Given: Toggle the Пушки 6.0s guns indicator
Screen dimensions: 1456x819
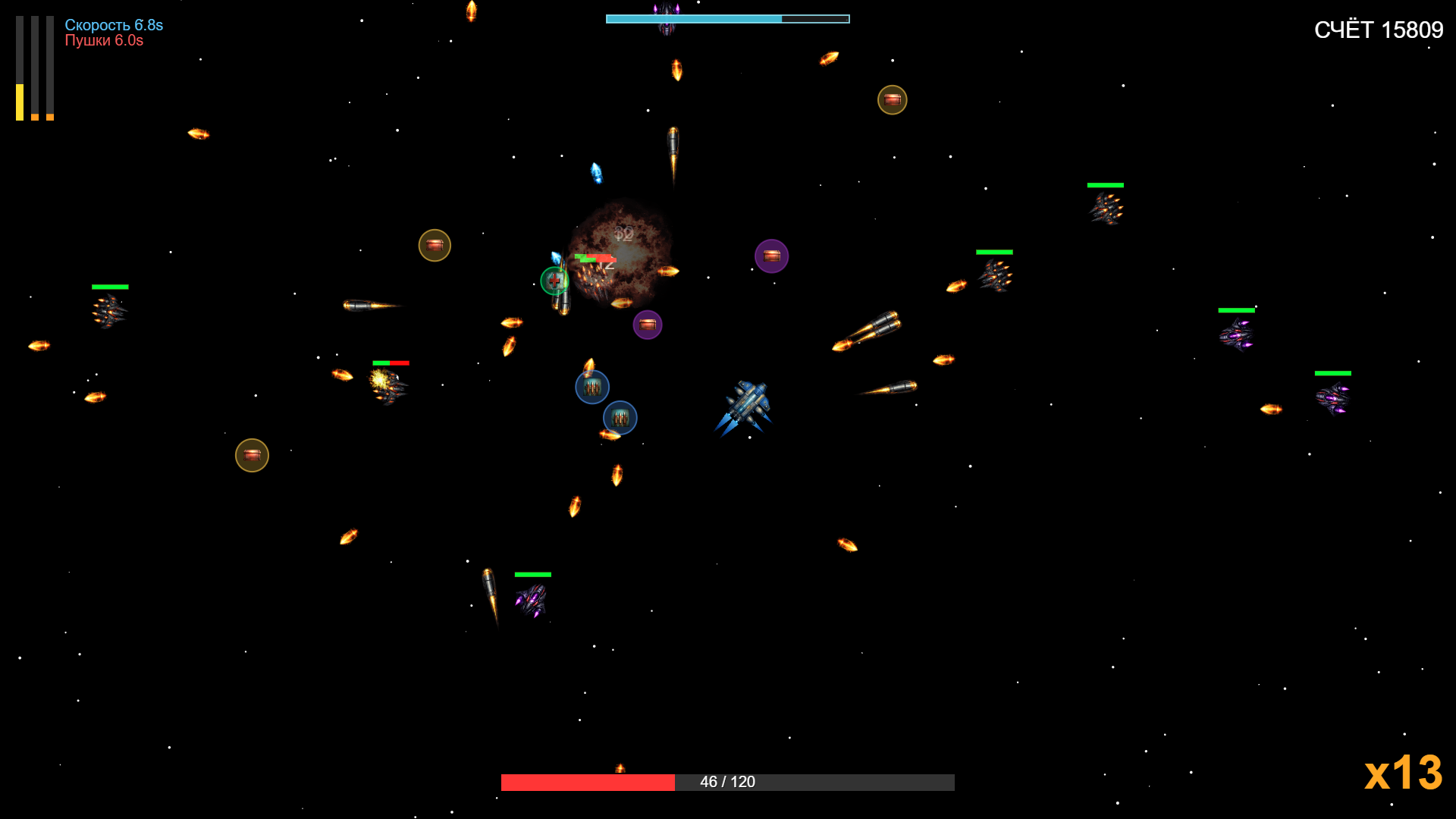Looking at the screenshot, I should 105,42.
